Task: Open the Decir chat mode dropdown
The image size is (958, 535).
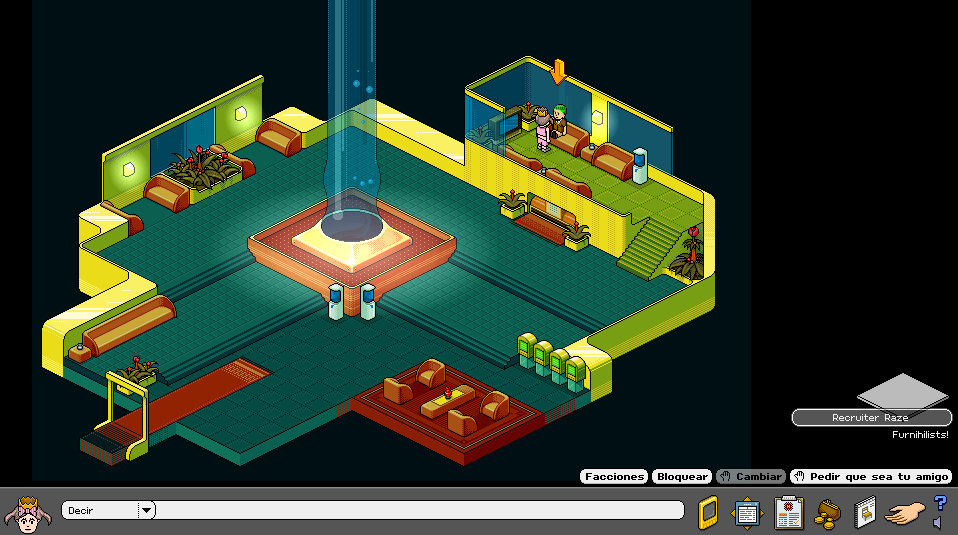Action: click(147, 510)
